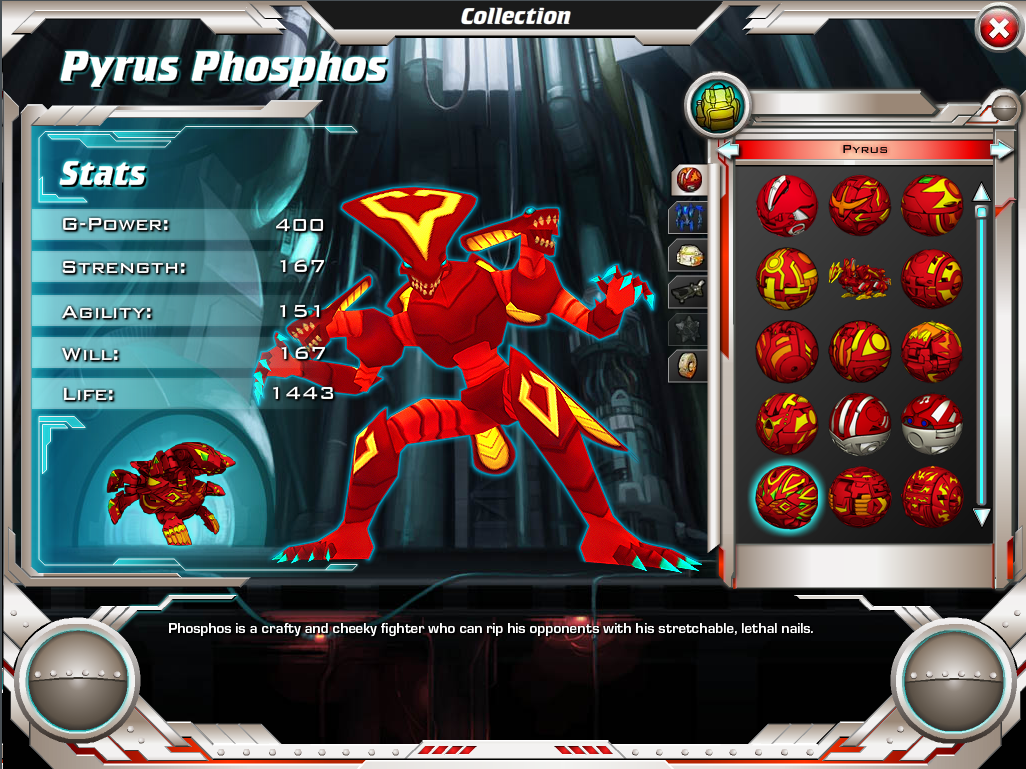Pick the red-and-white ball with blue eyes
The height and width of the screenshot is (769, 1026).
tap(932, 423)
